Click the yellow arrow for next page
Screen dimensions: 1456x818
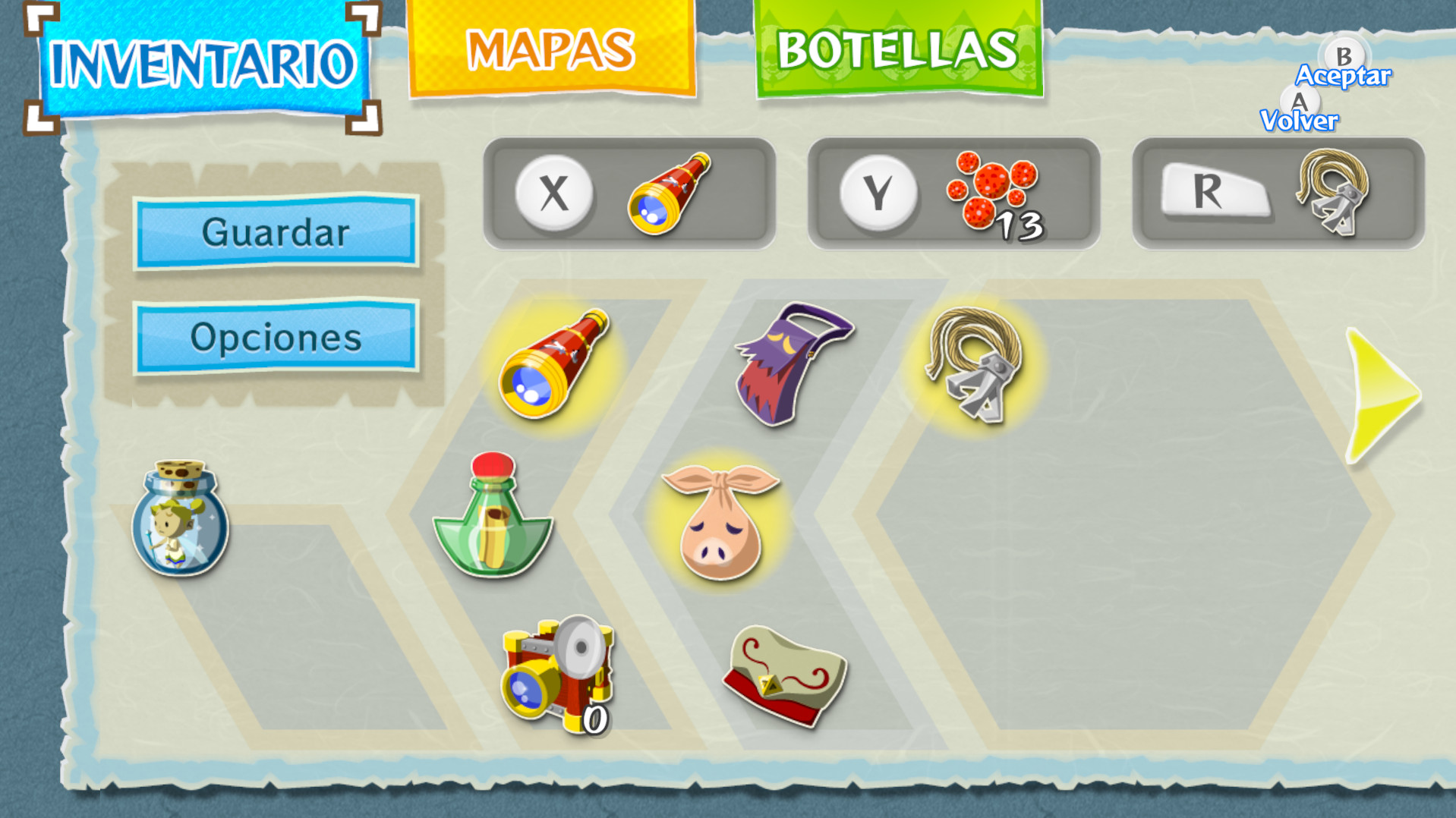tap(1383, 395)
